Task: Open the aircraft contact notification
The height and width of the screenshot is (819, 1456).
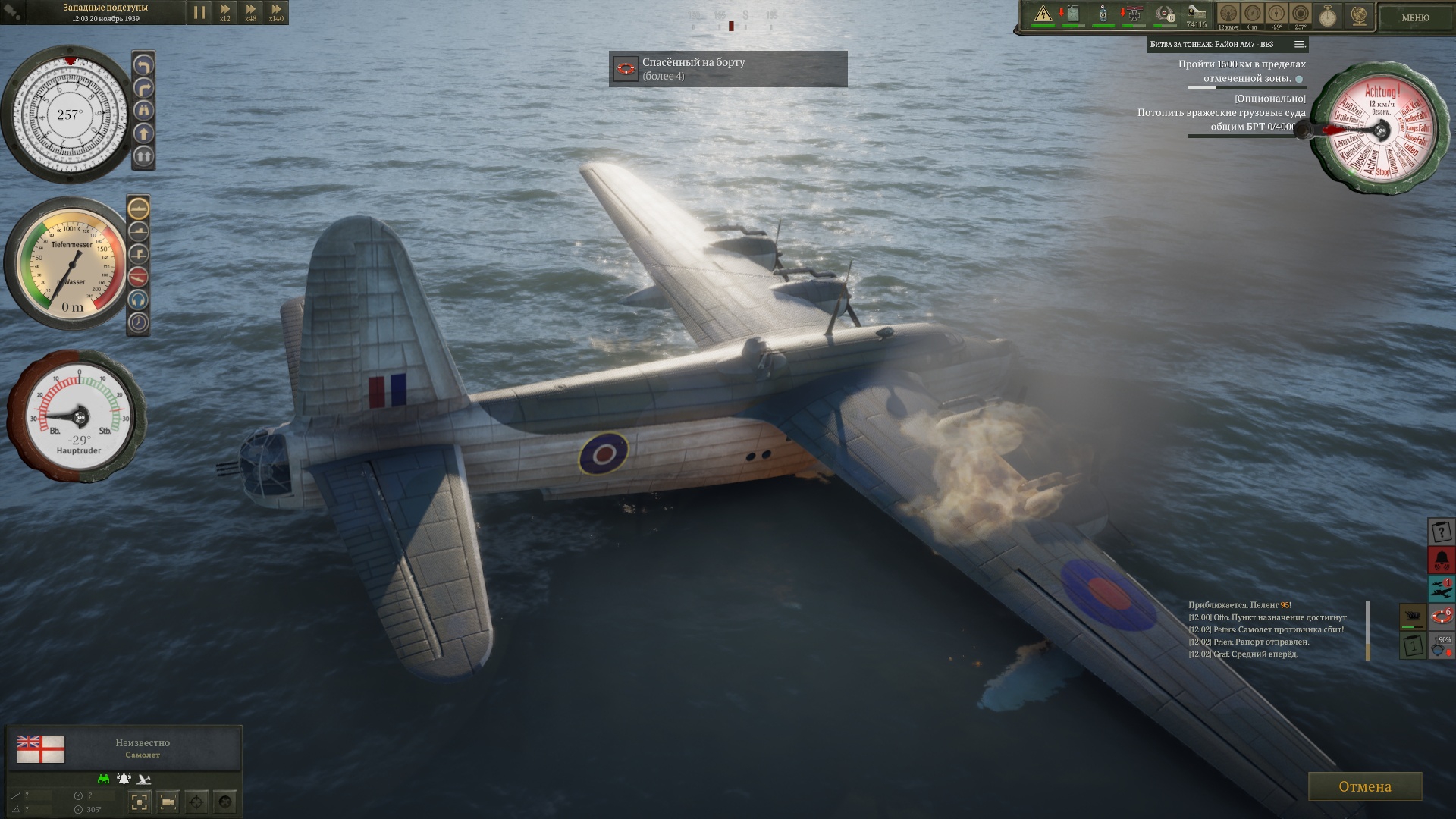Action: point(1441,588)
